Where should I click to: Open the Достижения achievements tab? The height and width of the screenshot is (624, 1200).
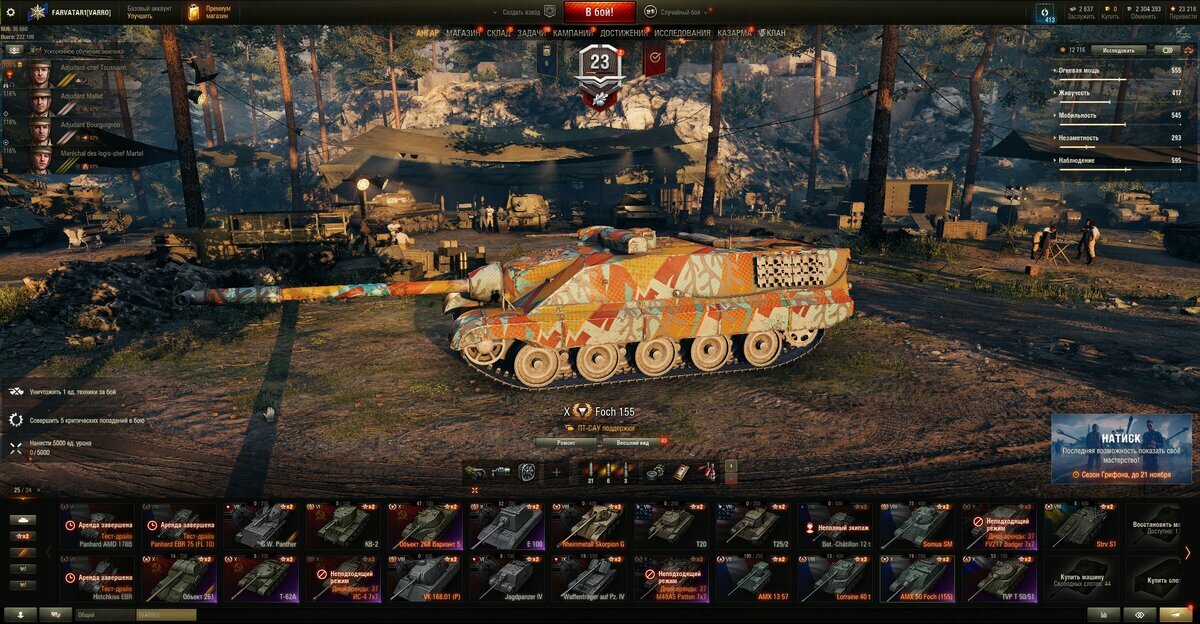point(623,33)
